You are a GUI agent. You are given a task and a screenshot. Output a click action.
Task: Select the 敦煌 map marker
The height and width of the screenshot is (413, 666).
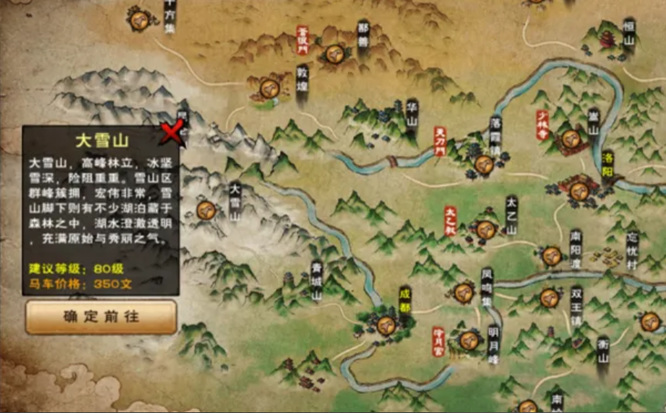tap(268, 90)
